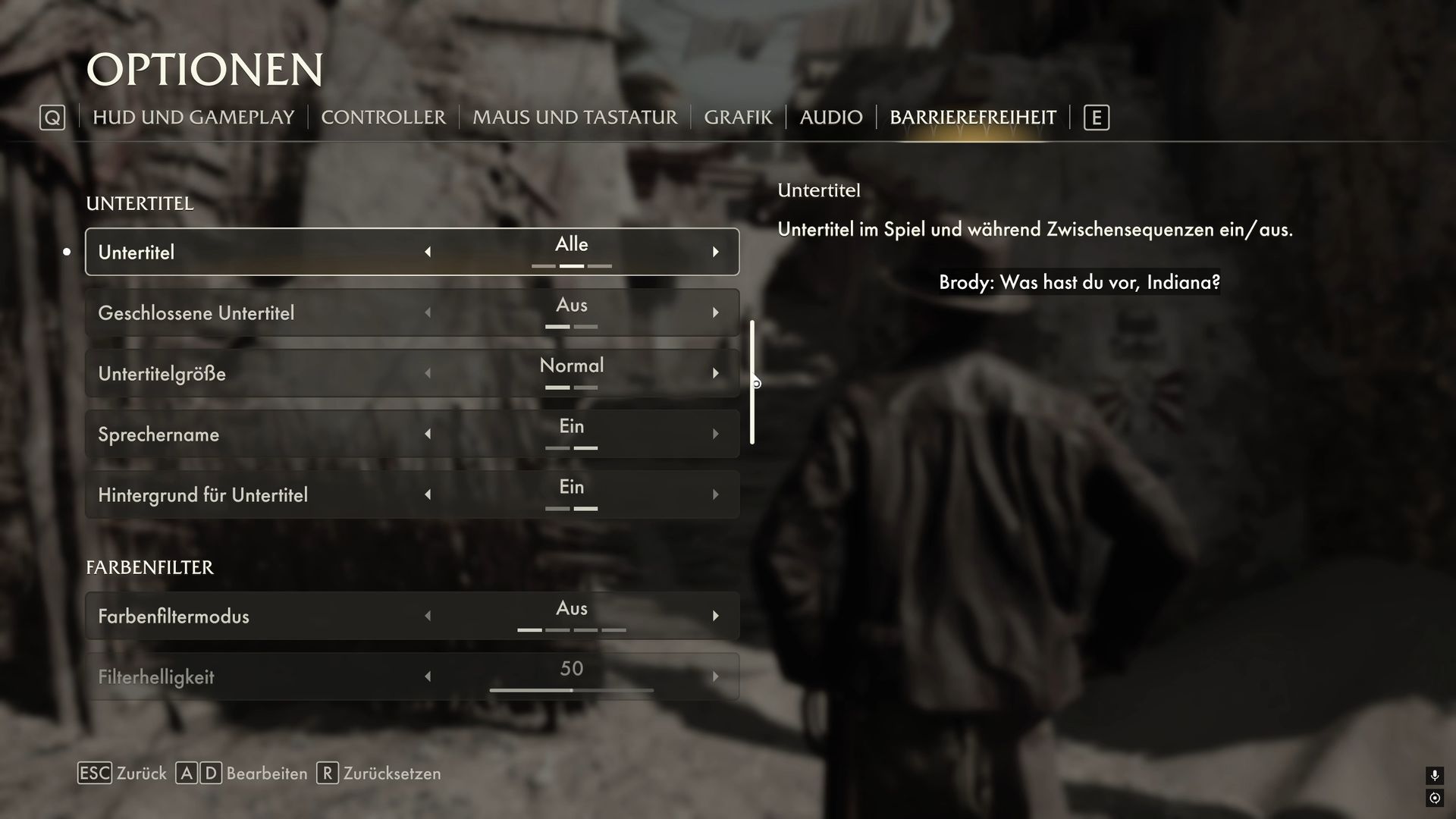Viewport: 1456px width, 819px height.
Task: Click the Barrierefreiheit tab
Action: coord(973,118)
